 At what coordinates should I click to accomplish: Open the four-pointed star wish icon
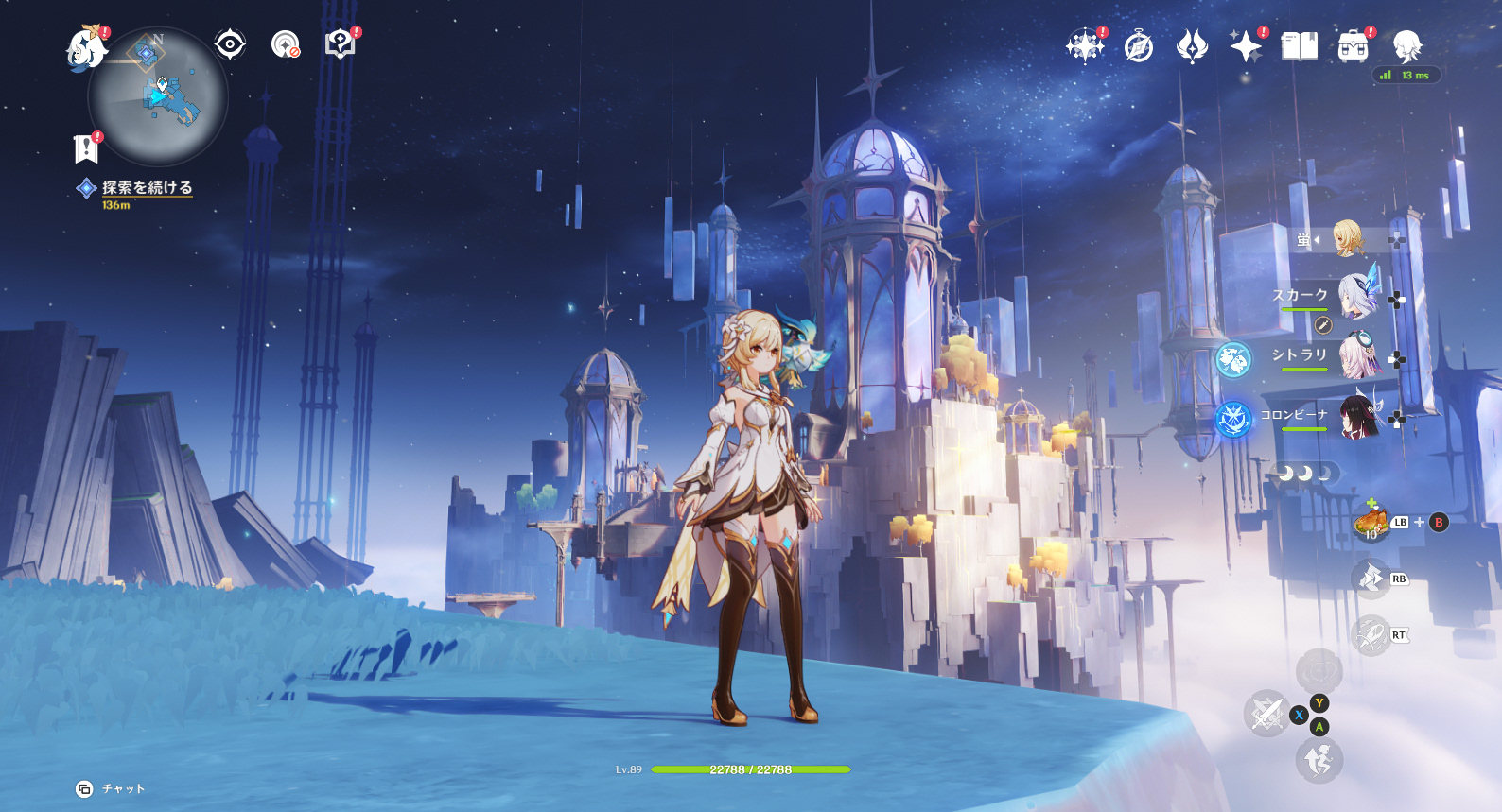(x=1246, y=45)
